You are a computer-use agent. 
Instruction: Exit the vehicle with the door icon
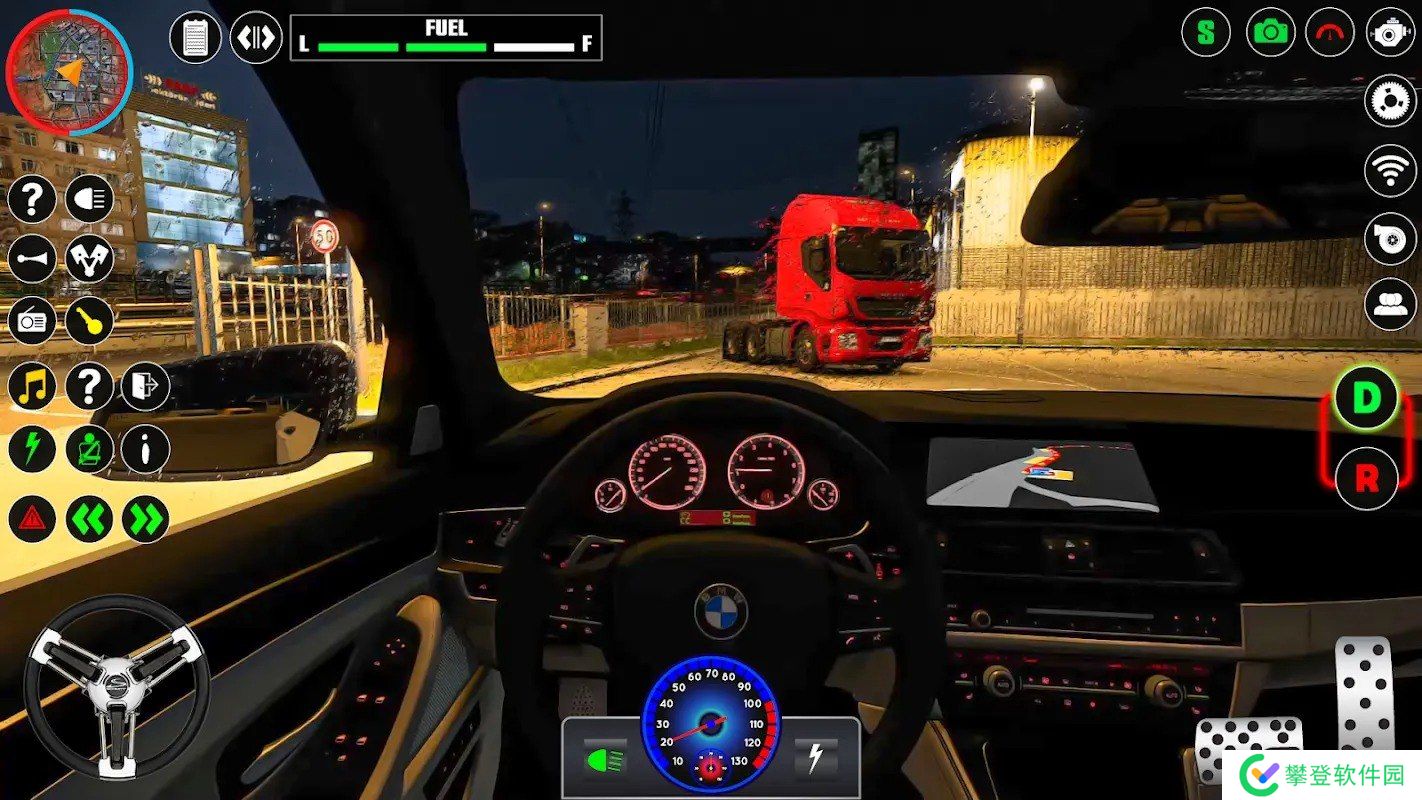coord(146,386)
